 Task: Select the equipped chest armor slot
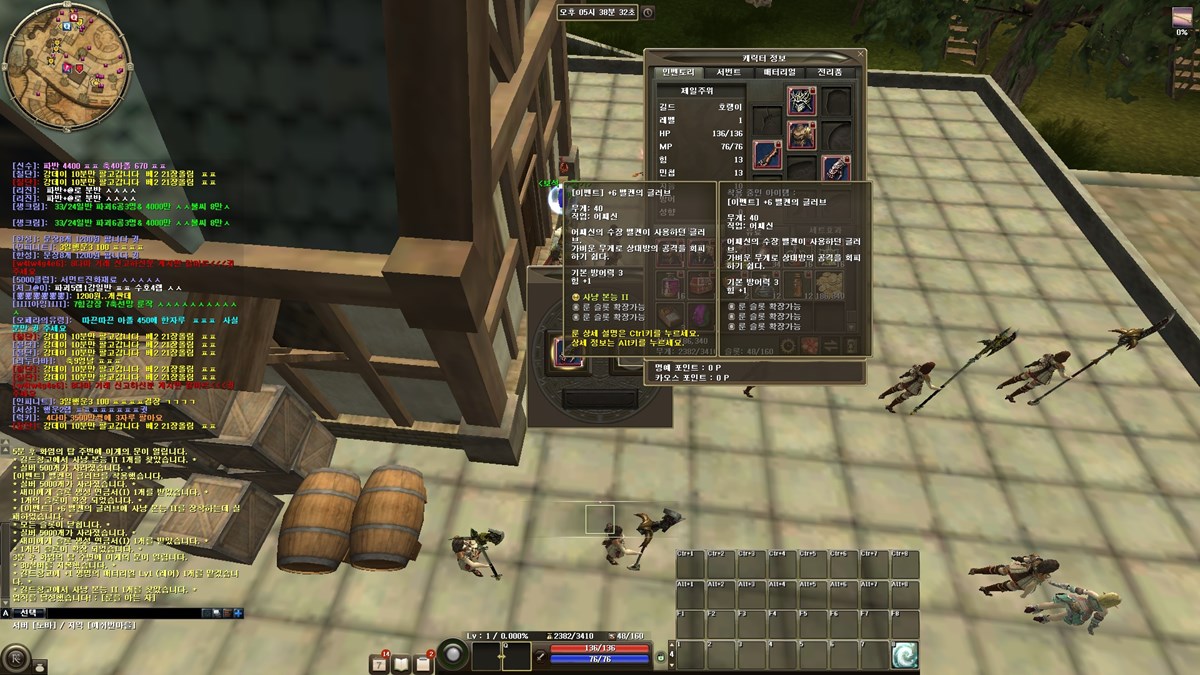(x=802, y=133)
